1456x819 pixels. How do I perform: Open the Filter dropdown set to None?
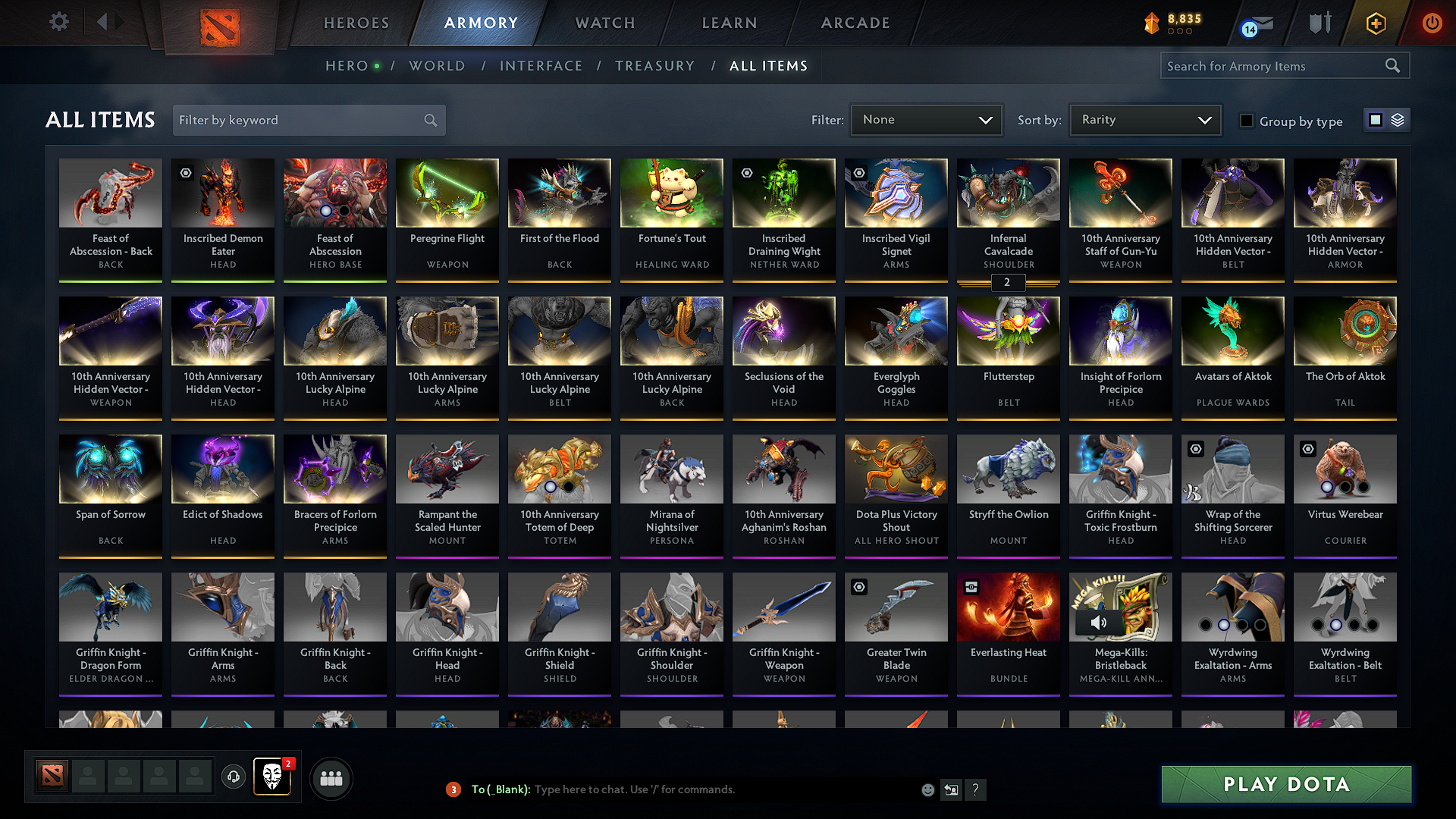tap(925, 119)
